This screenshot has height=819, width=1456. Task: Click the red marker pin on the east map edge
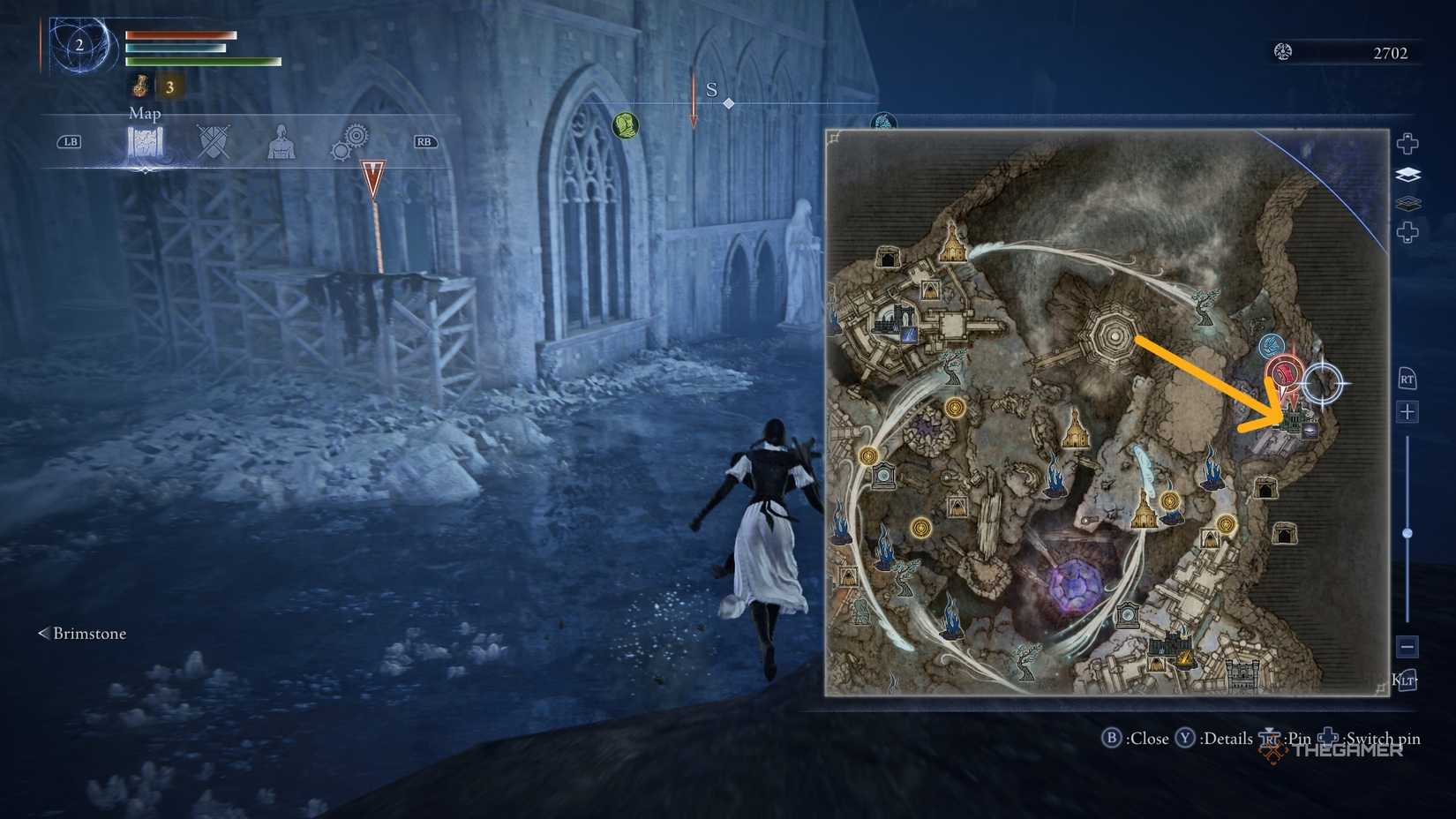tap(1282, 372)
